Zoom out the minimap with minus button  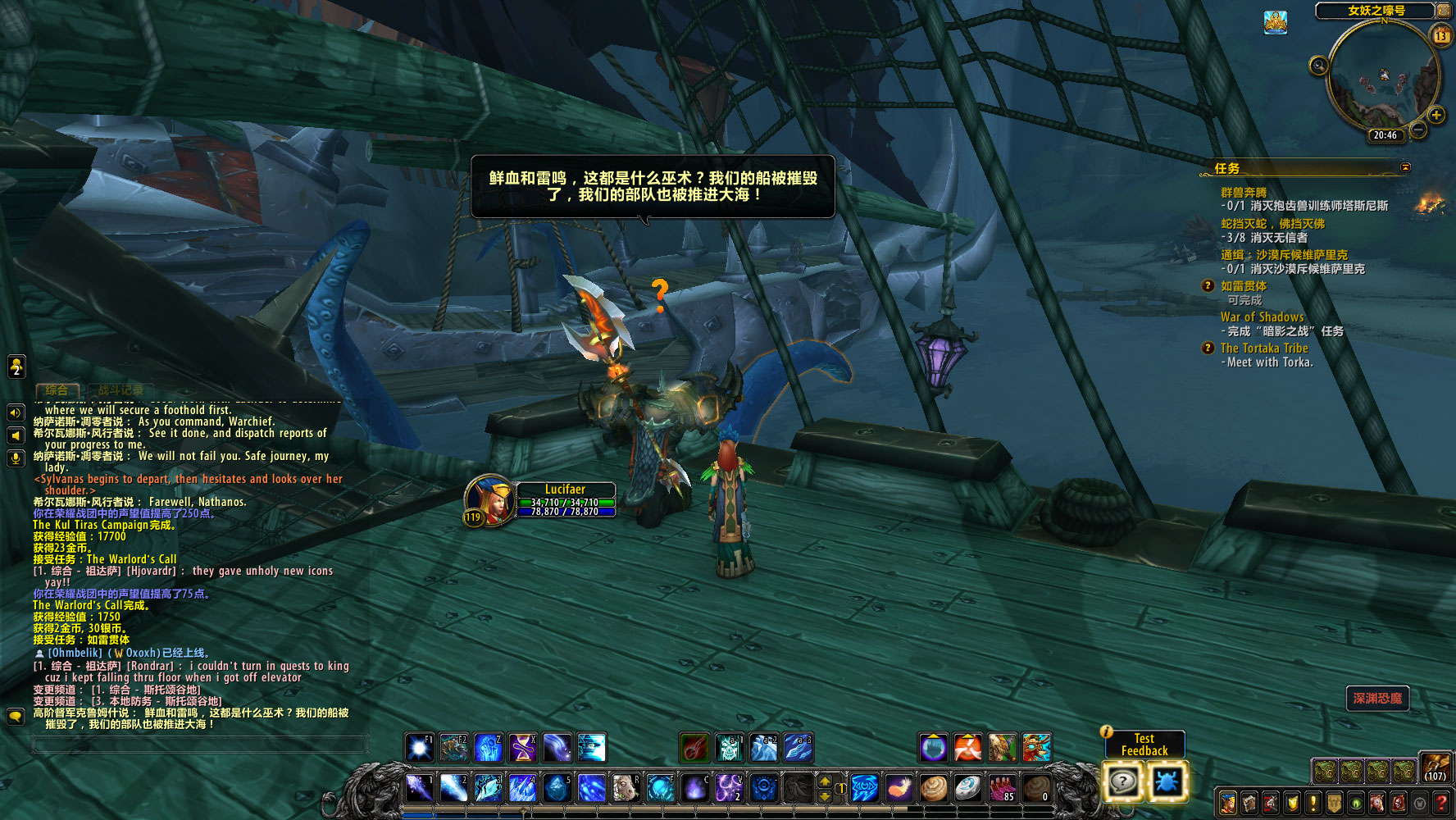(x=1418, y=130)
